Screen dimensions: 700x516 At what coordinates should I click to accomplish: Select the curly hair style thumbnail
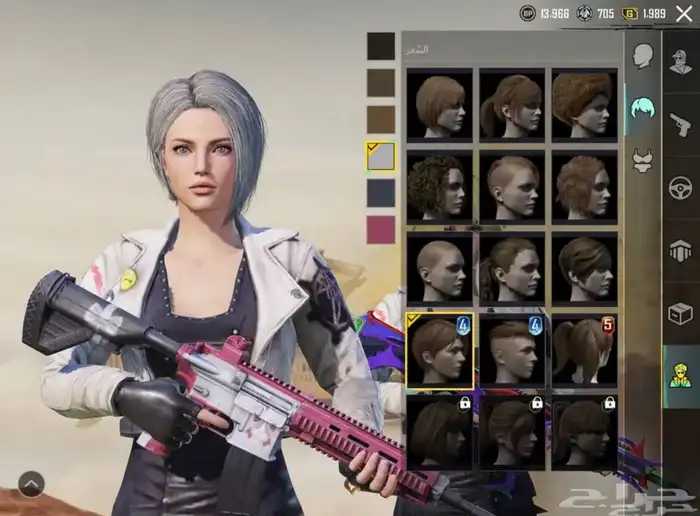[440, 186]
